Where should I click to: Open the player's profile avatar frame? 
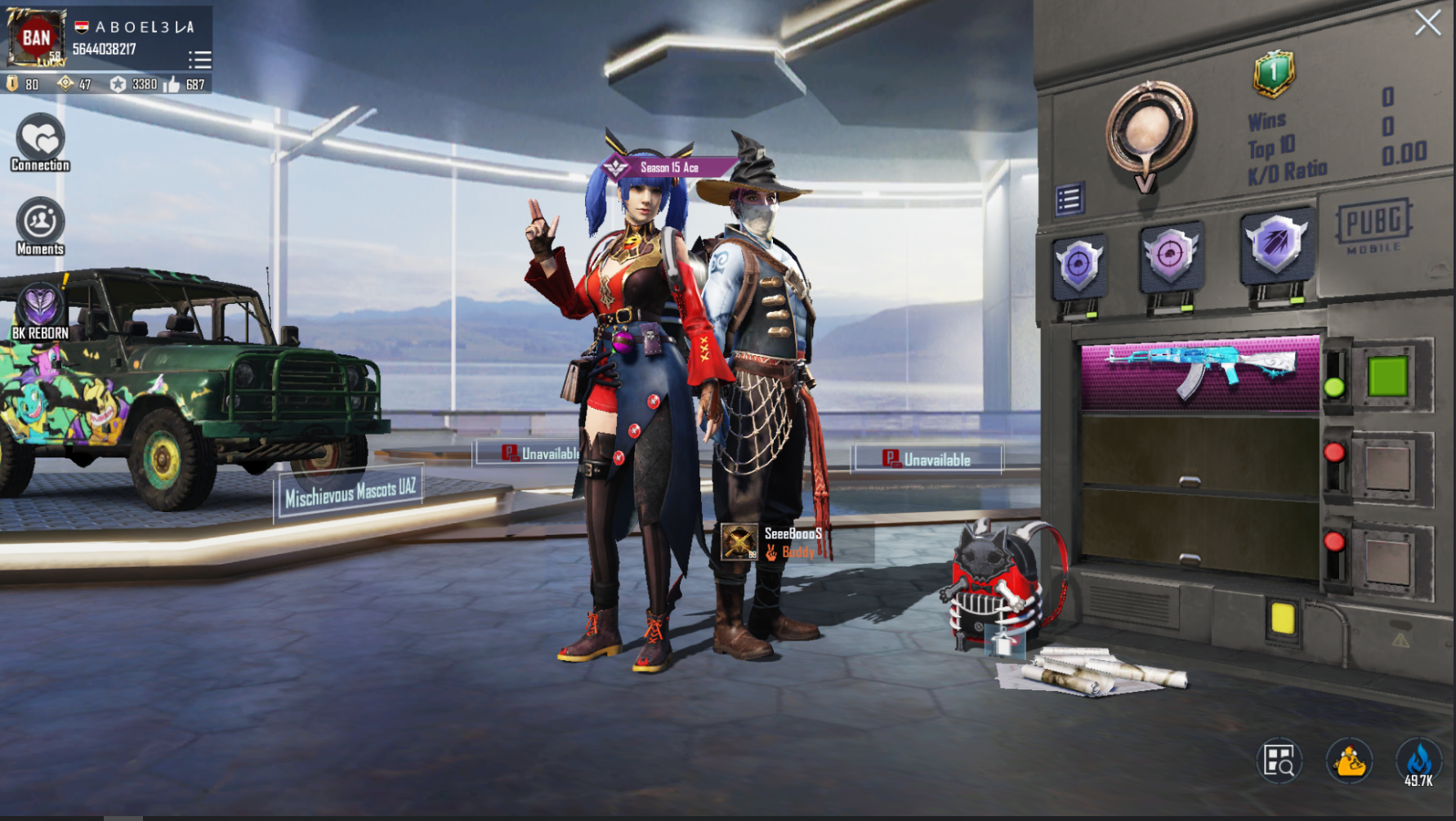(x=34, y=39)
